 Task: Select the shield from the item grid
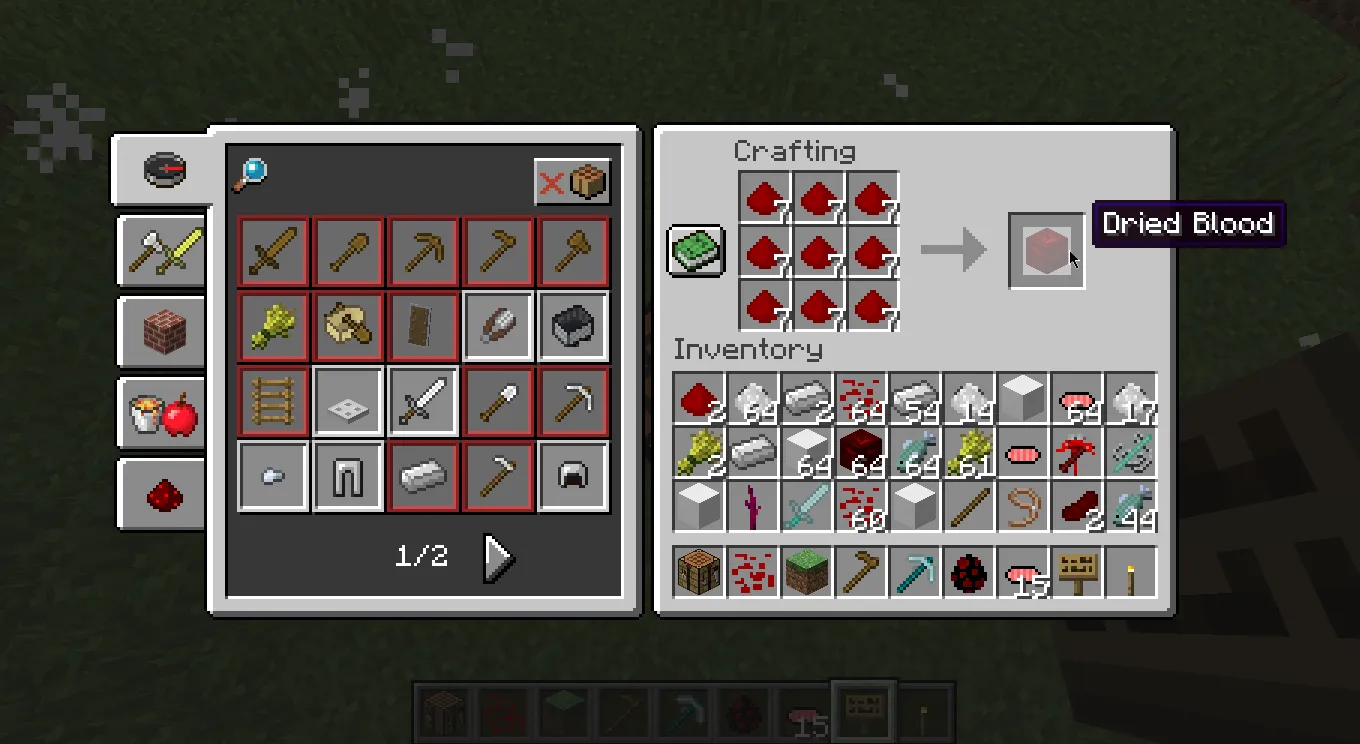422,326
